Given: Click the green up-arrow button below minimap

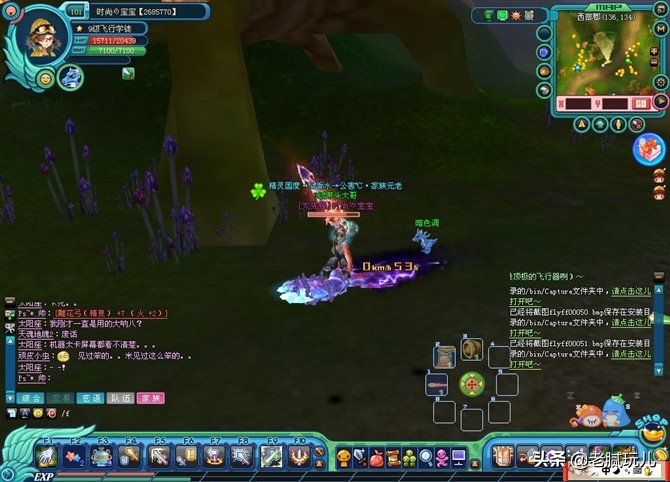Looking at the screenshot, I should [600, 125].
